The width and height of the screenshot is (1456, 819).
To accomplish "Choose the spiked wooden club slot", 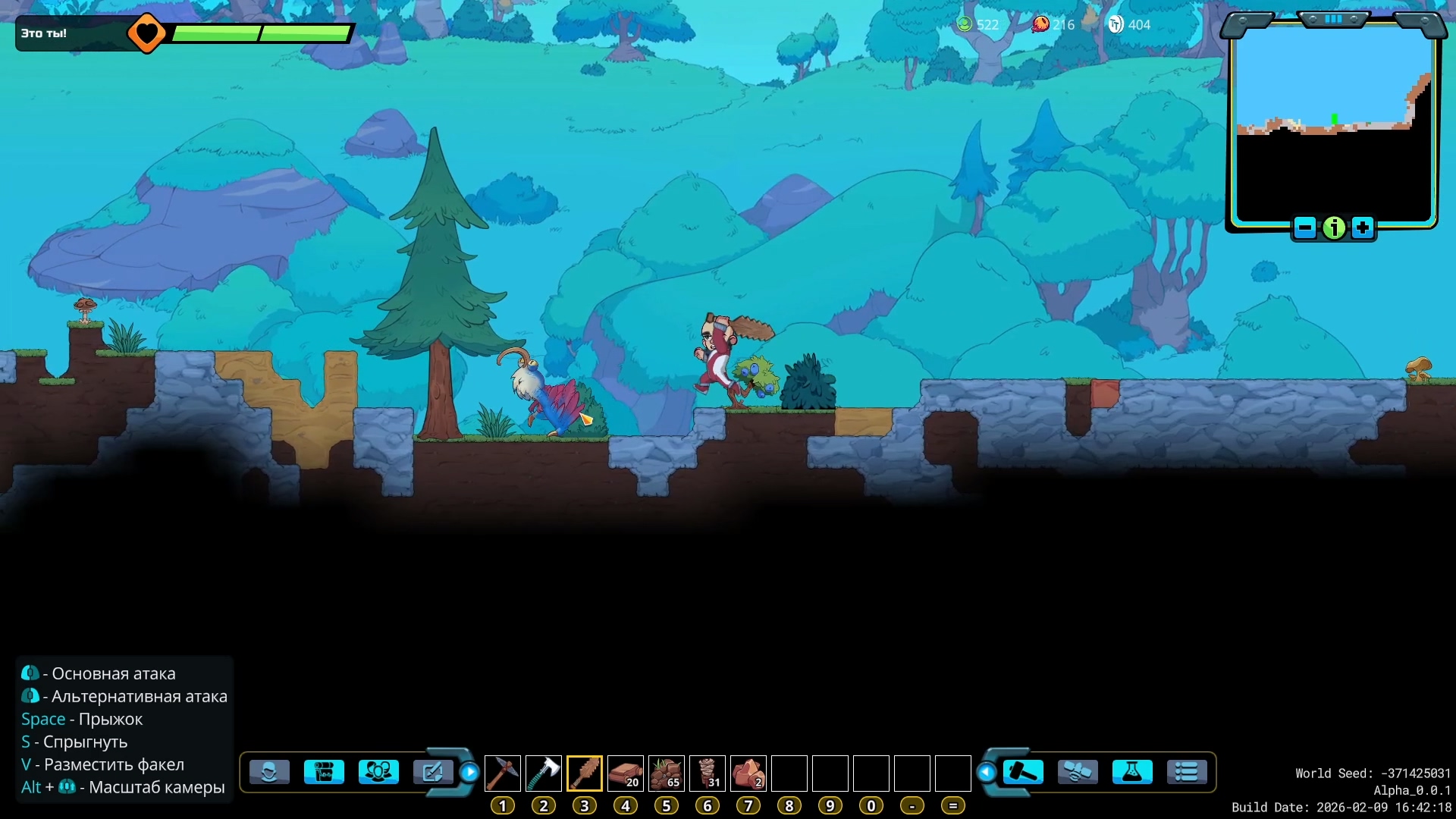I will pos(584,773).
